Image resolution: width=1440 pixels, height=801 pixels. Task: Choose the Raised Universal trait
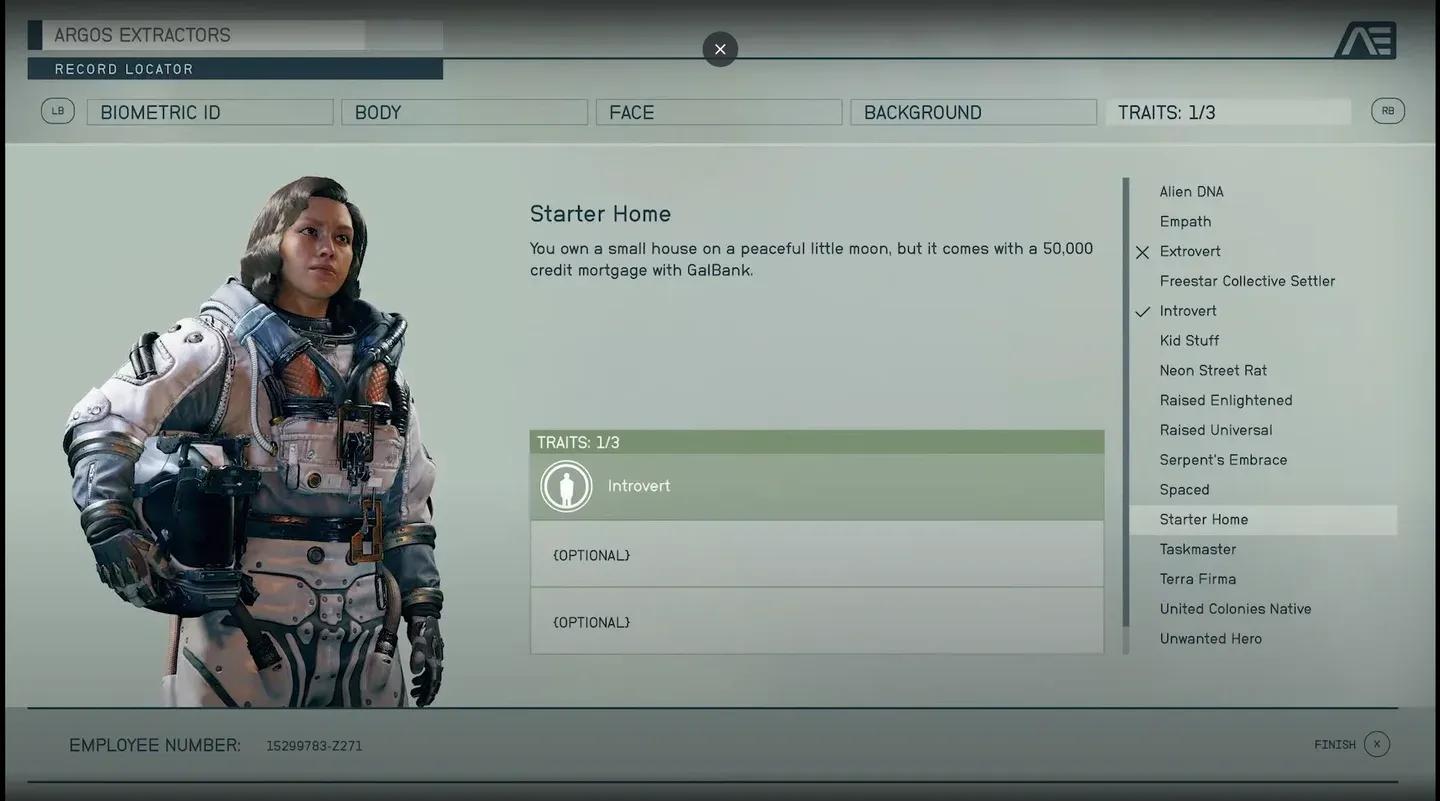pos(1216,430)
